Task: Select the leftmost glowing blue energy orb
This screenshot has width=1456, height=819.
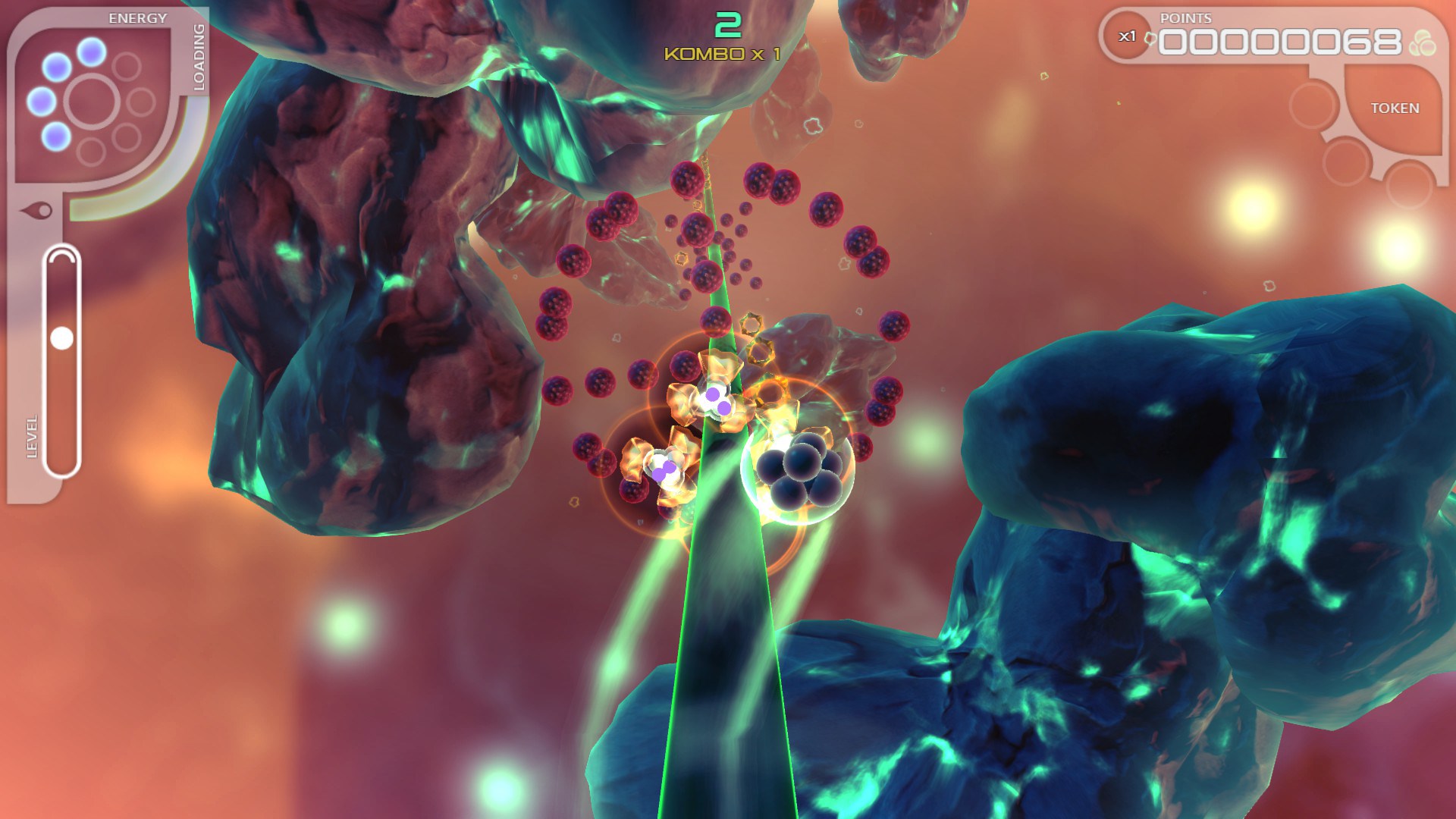Action: (42, 102)
